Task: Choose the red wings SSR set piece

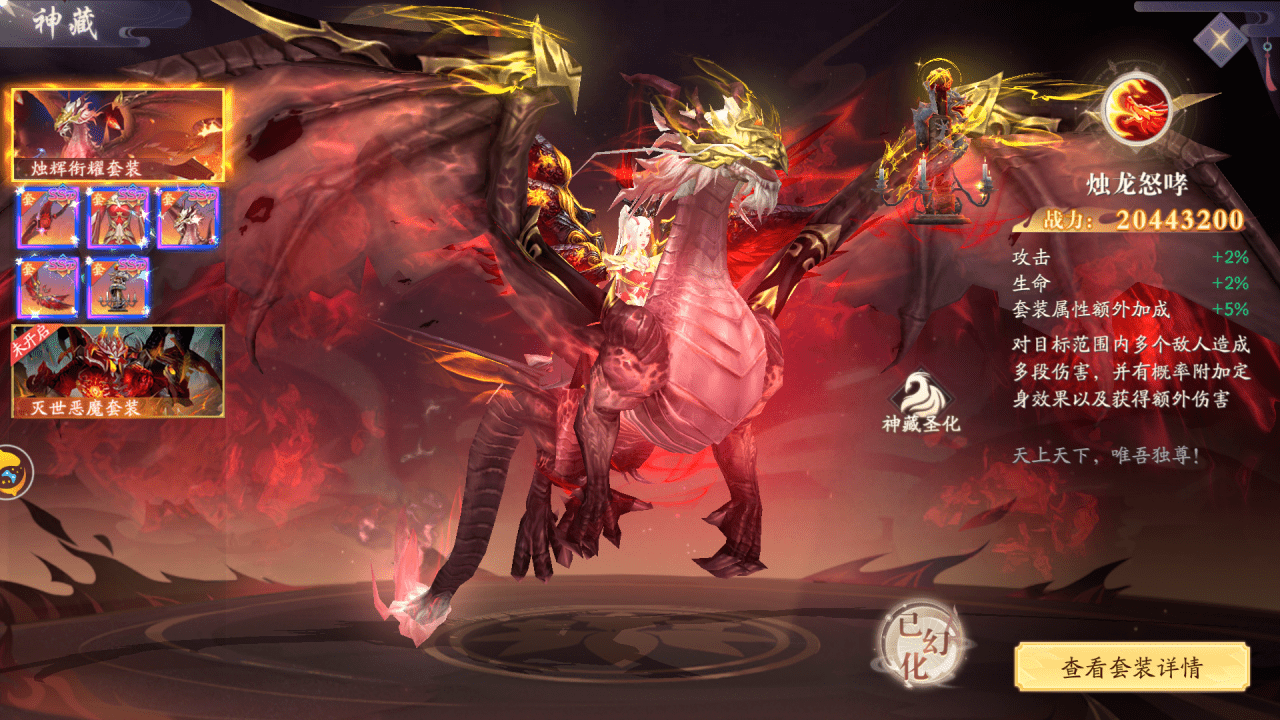Action: 48,287
